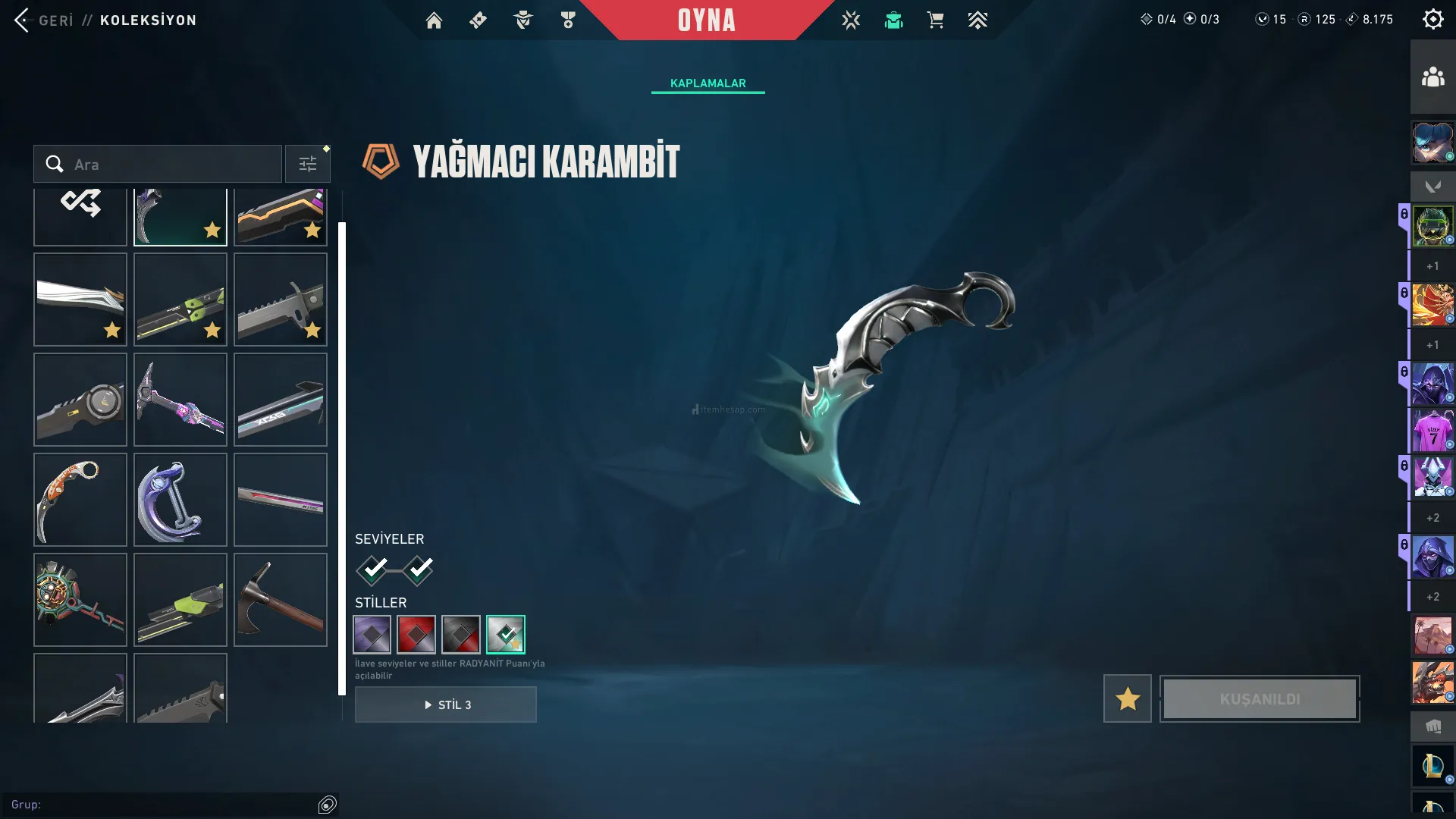Image resolution: width=1456 pixels, height=819 pixels.
Task: Play the Stil 3 preview video
Action: click(x=446, y=704)
